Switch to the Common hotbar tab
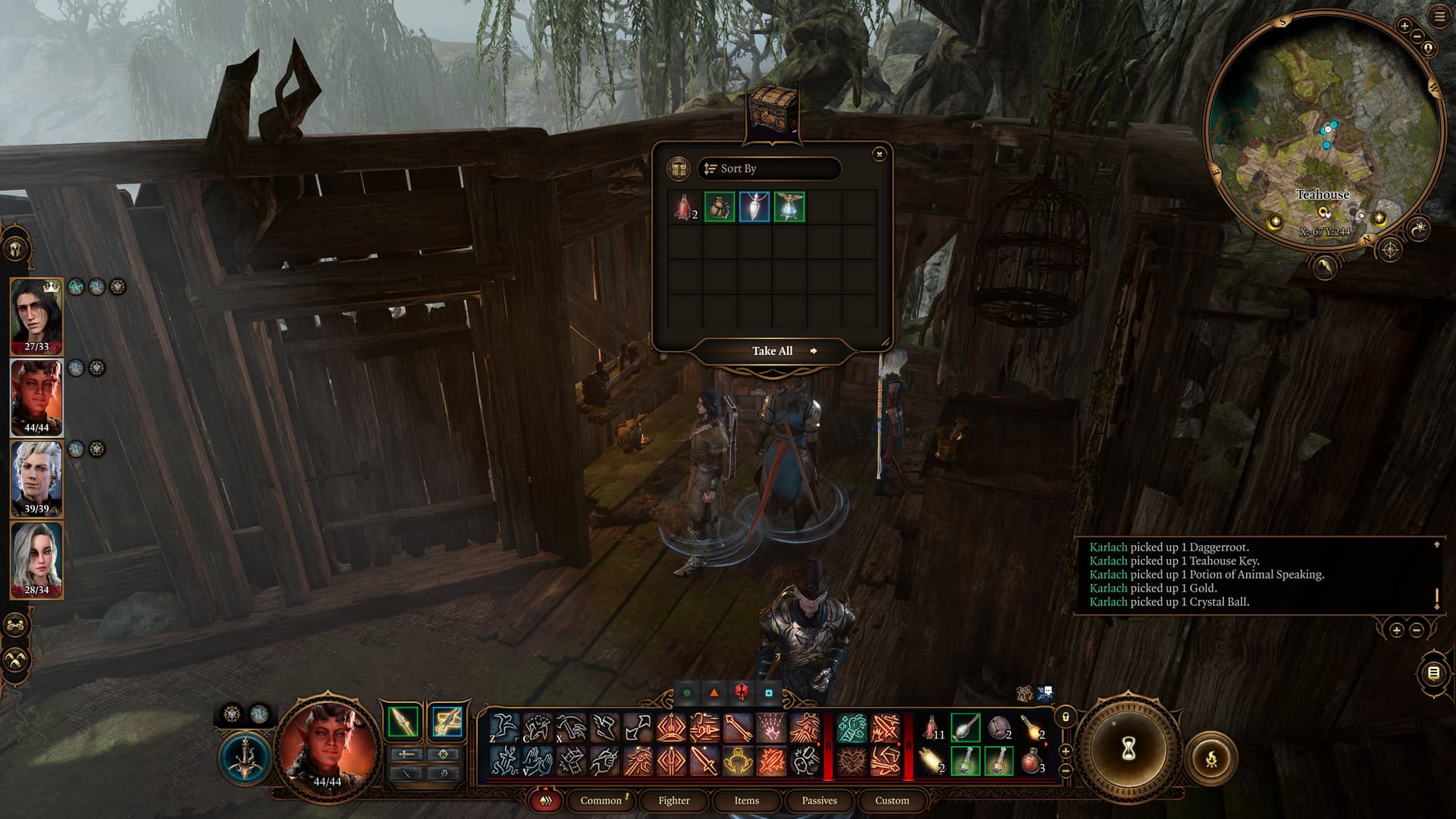This screenshot has width=1456, height=819. click(x=601, y=801)
